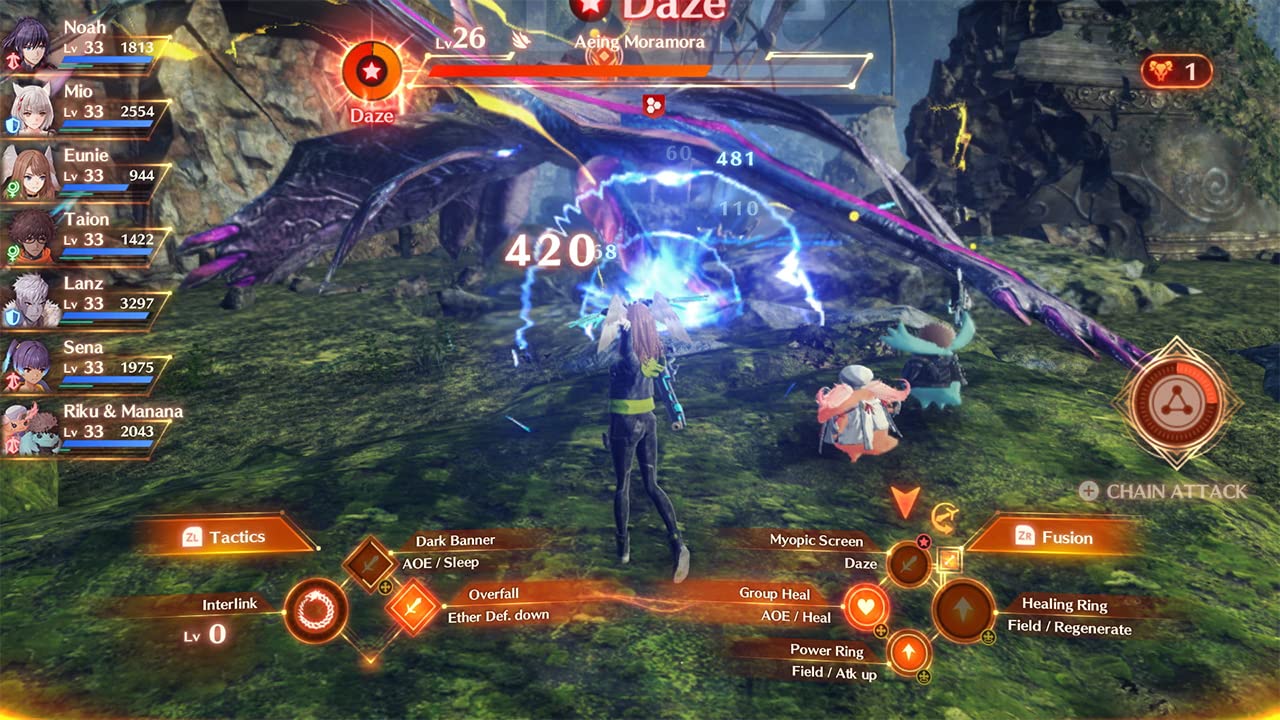
Task: Click the Interlink Lv 0 label
Action: pyautogui.click(x=228, y=604)
